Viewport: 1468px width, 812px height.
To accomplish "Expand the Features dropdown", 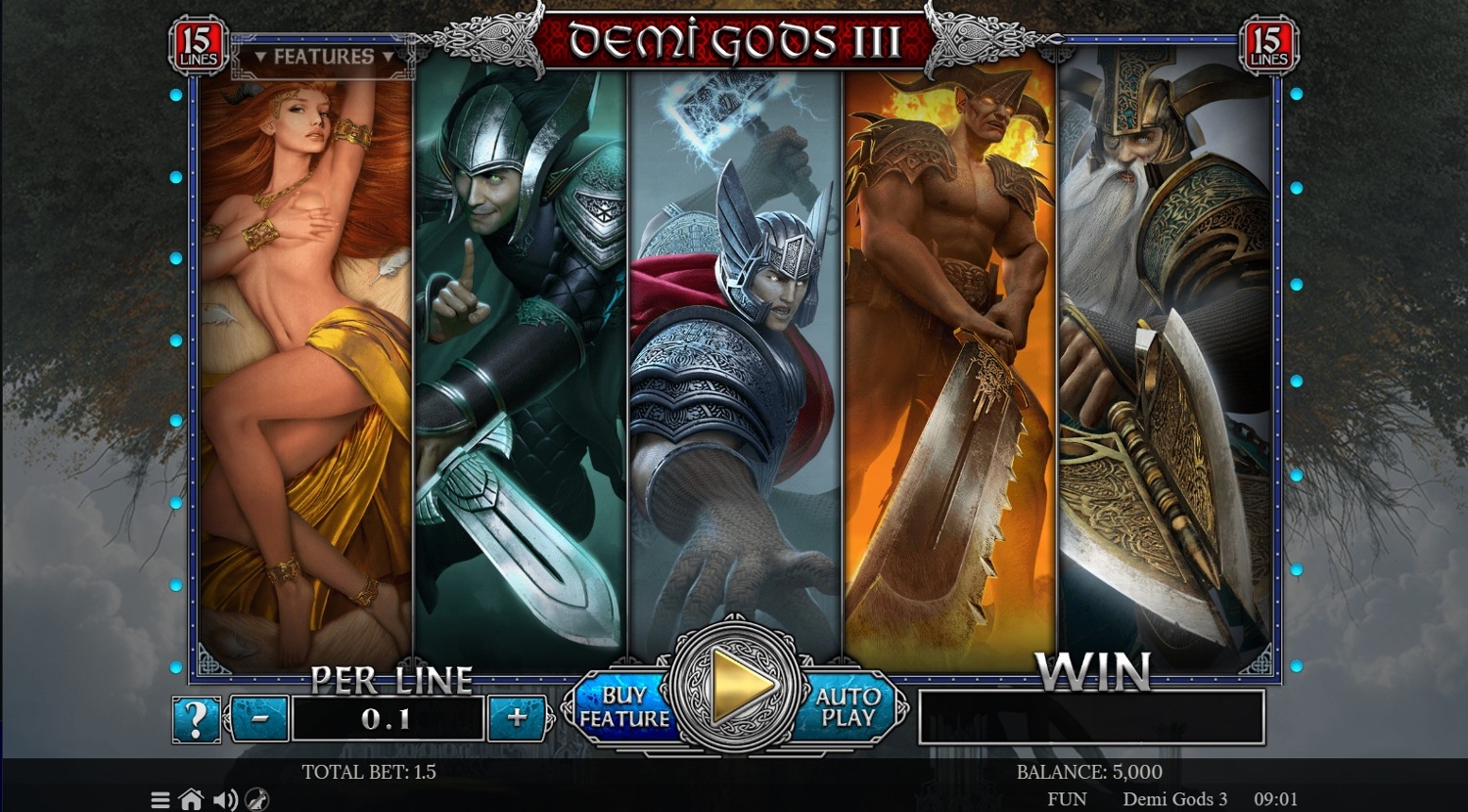I will click(324, 57).
